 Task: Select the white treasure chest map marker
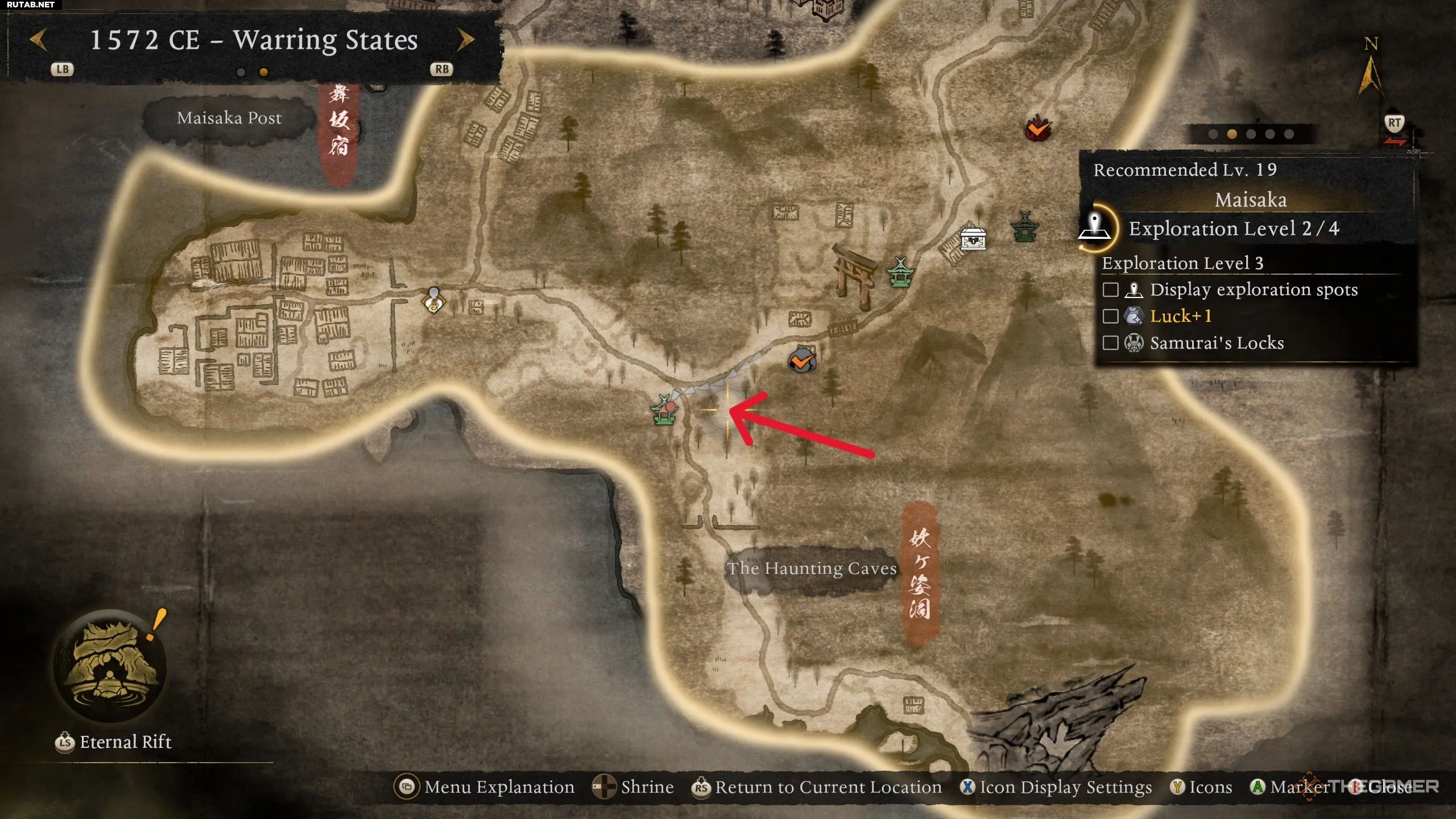(x=973, y=239)
